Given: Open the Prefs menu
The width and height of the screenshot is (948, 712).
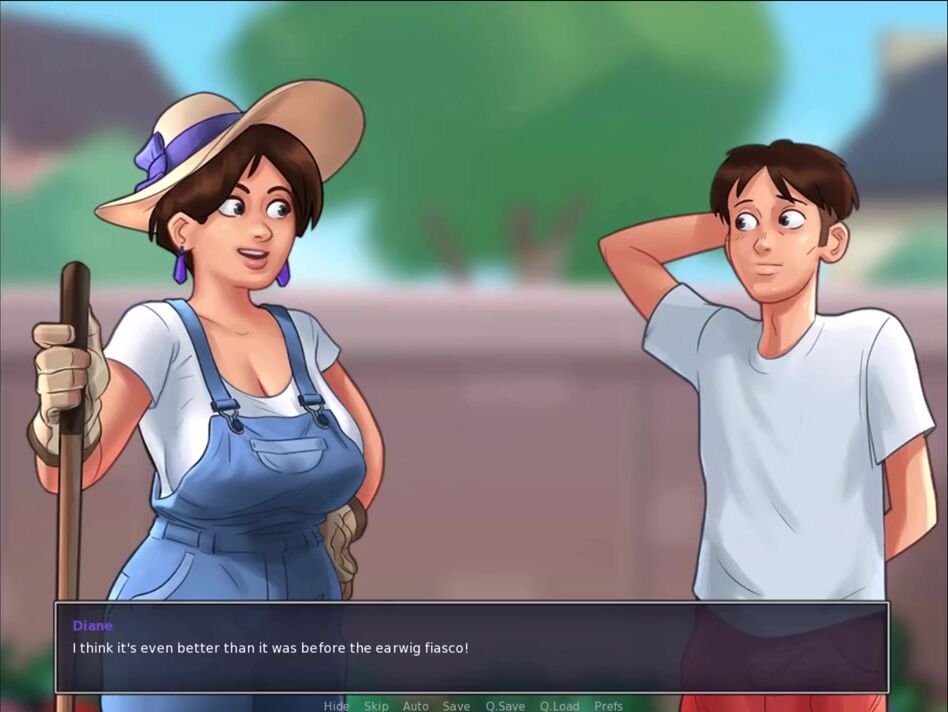Looking at the screenshot, I should (x=608, y=706).
